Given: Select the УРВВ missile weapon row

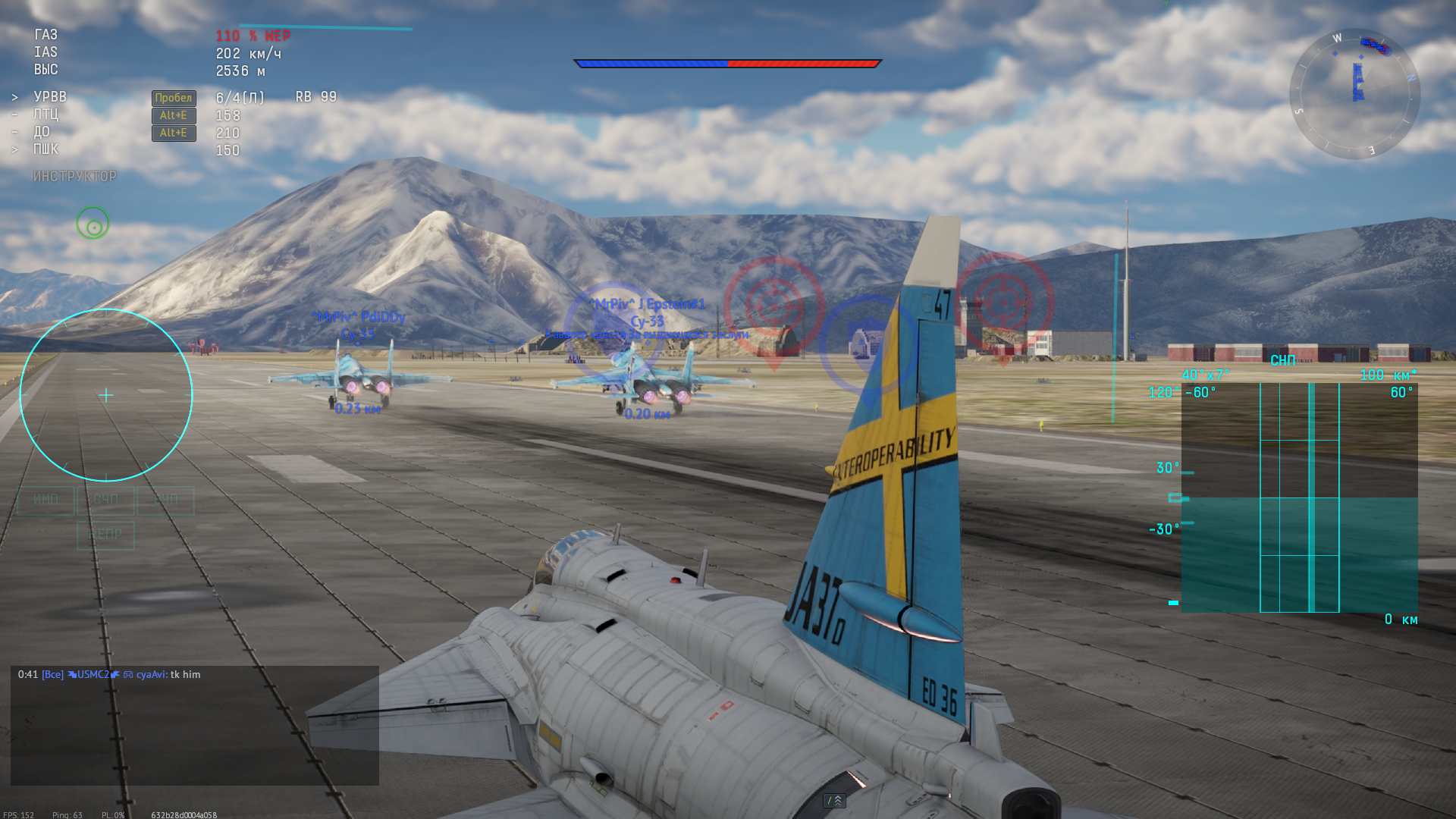Looking at the screenshot, I should click(x=50, y=97).
